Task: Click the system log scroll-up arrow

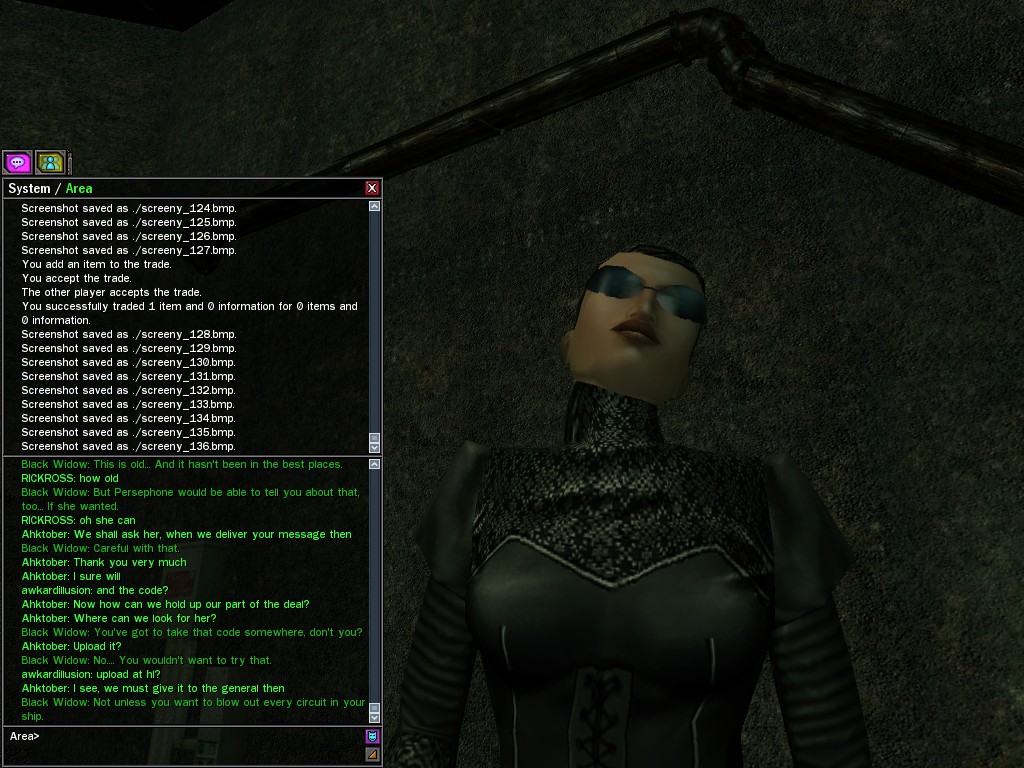Action: (x=375, y=206)
